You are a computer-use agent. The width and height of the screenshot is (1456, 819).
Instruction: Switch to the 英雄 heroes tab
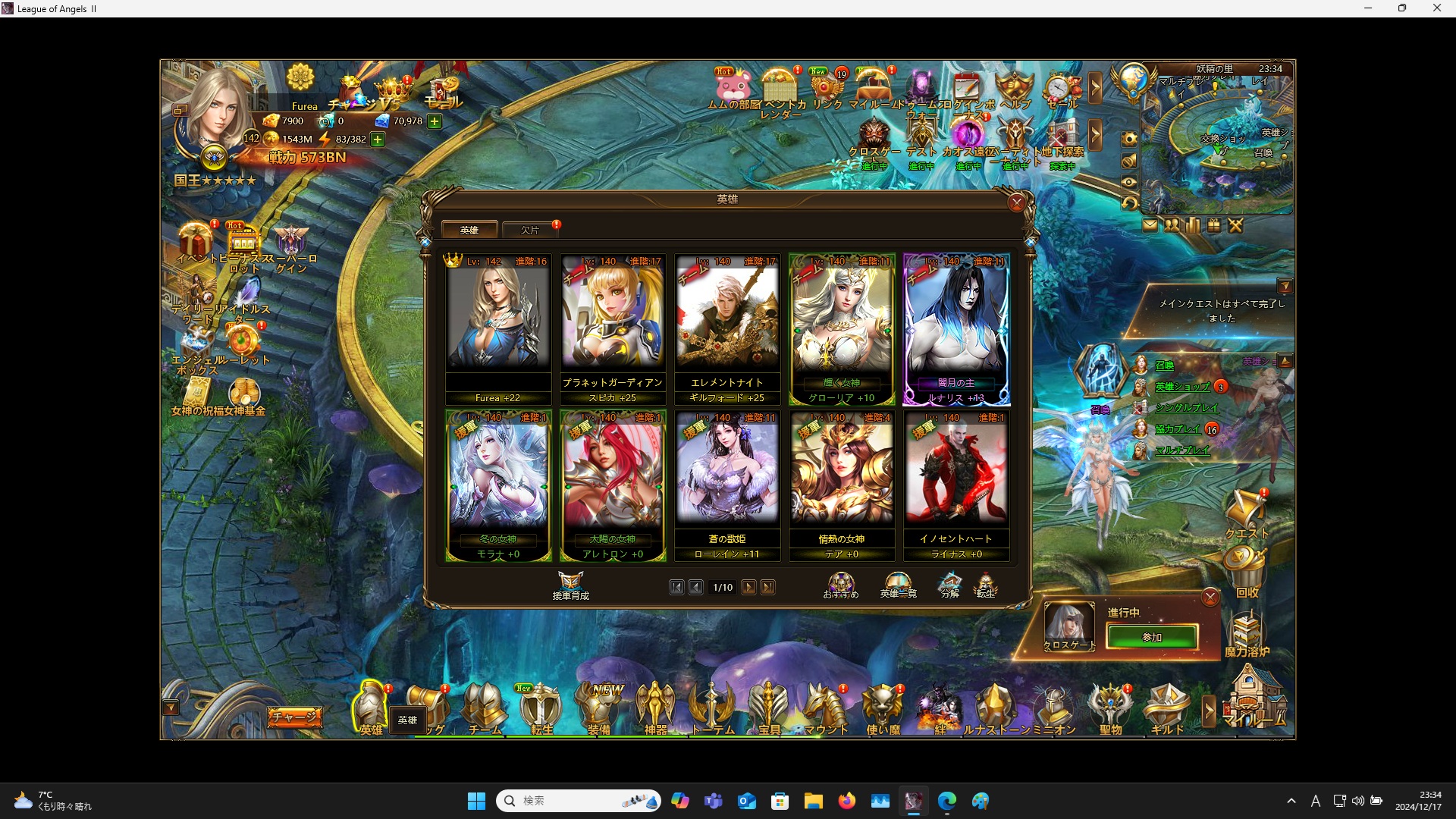[469, 229]
